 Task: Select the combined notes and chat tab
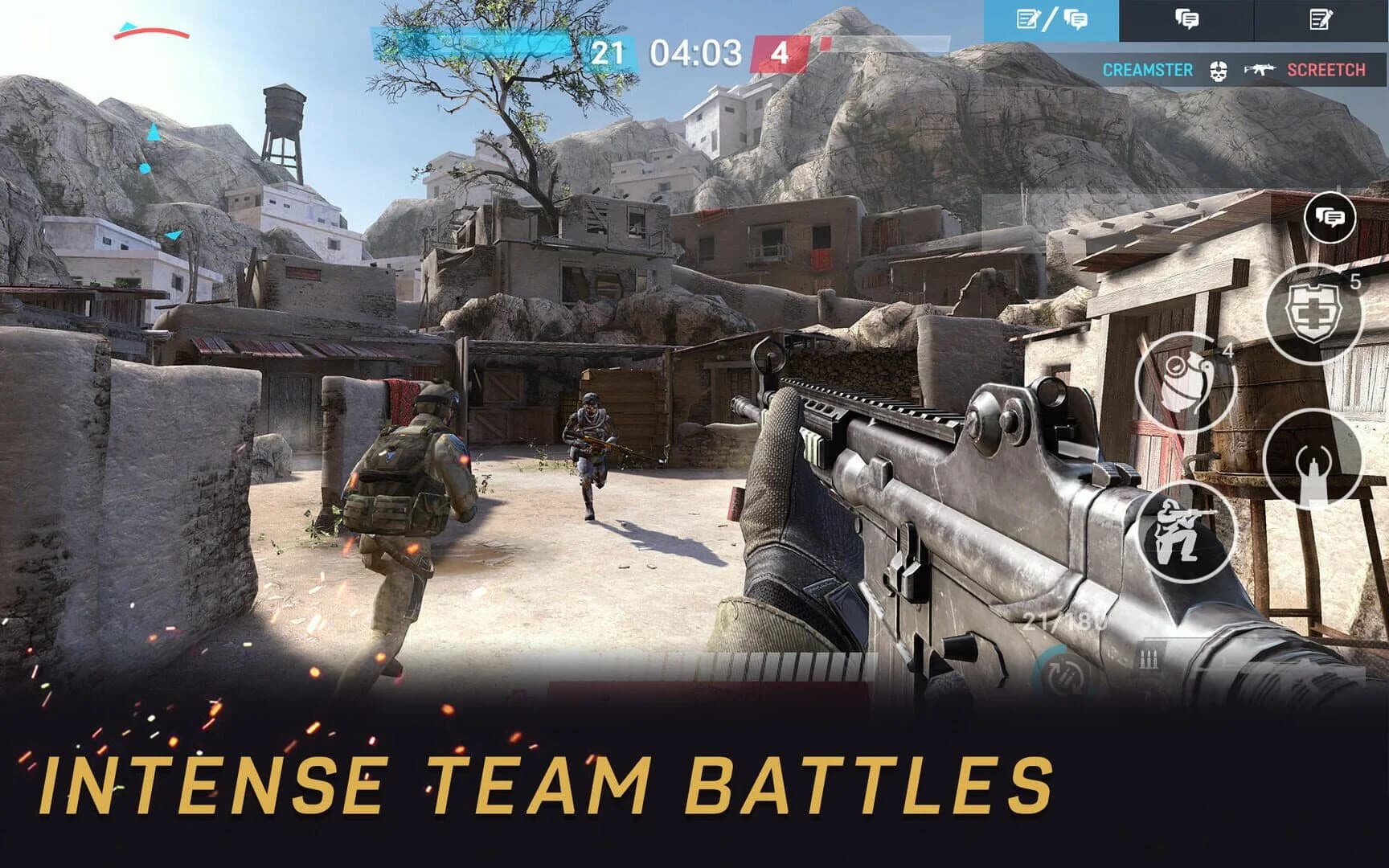(x=1054, y=18)
